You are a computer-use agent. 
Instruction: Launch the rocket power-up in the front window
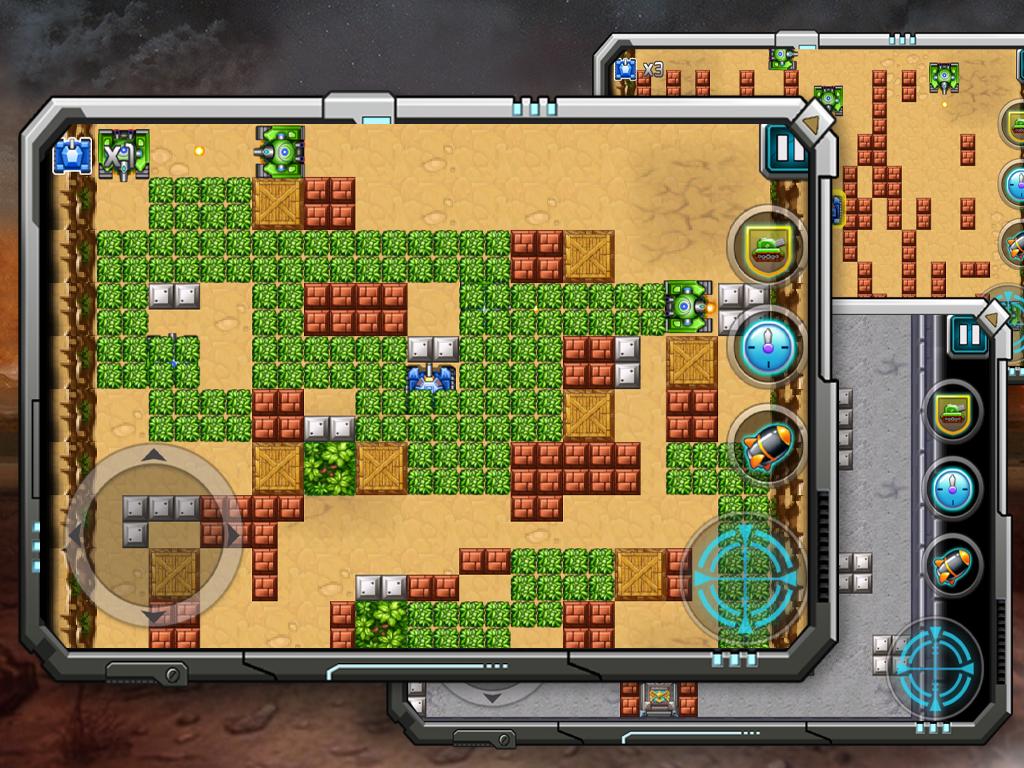click(x=765, y=443)
